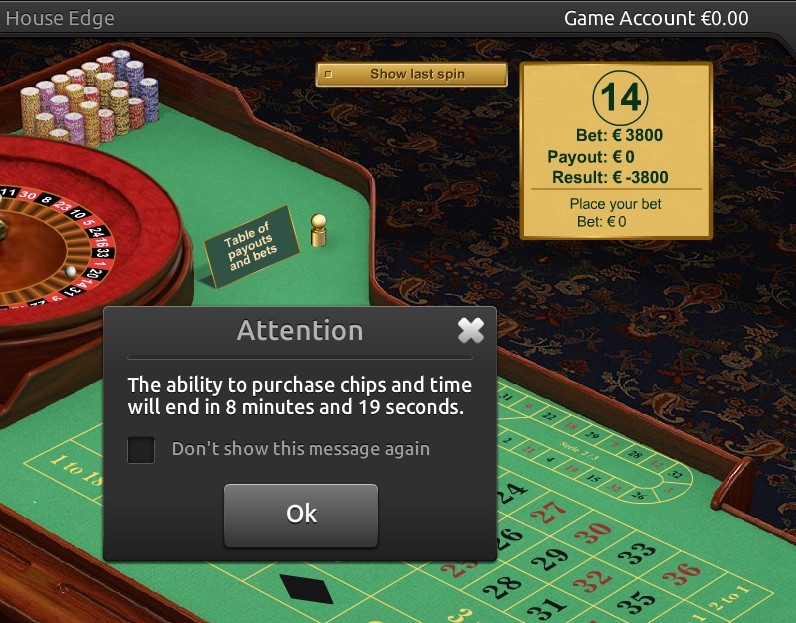Choose number 27 on the roulette layout
The height and width of the screenshot is (623, 796).
[x=549, y=512]
